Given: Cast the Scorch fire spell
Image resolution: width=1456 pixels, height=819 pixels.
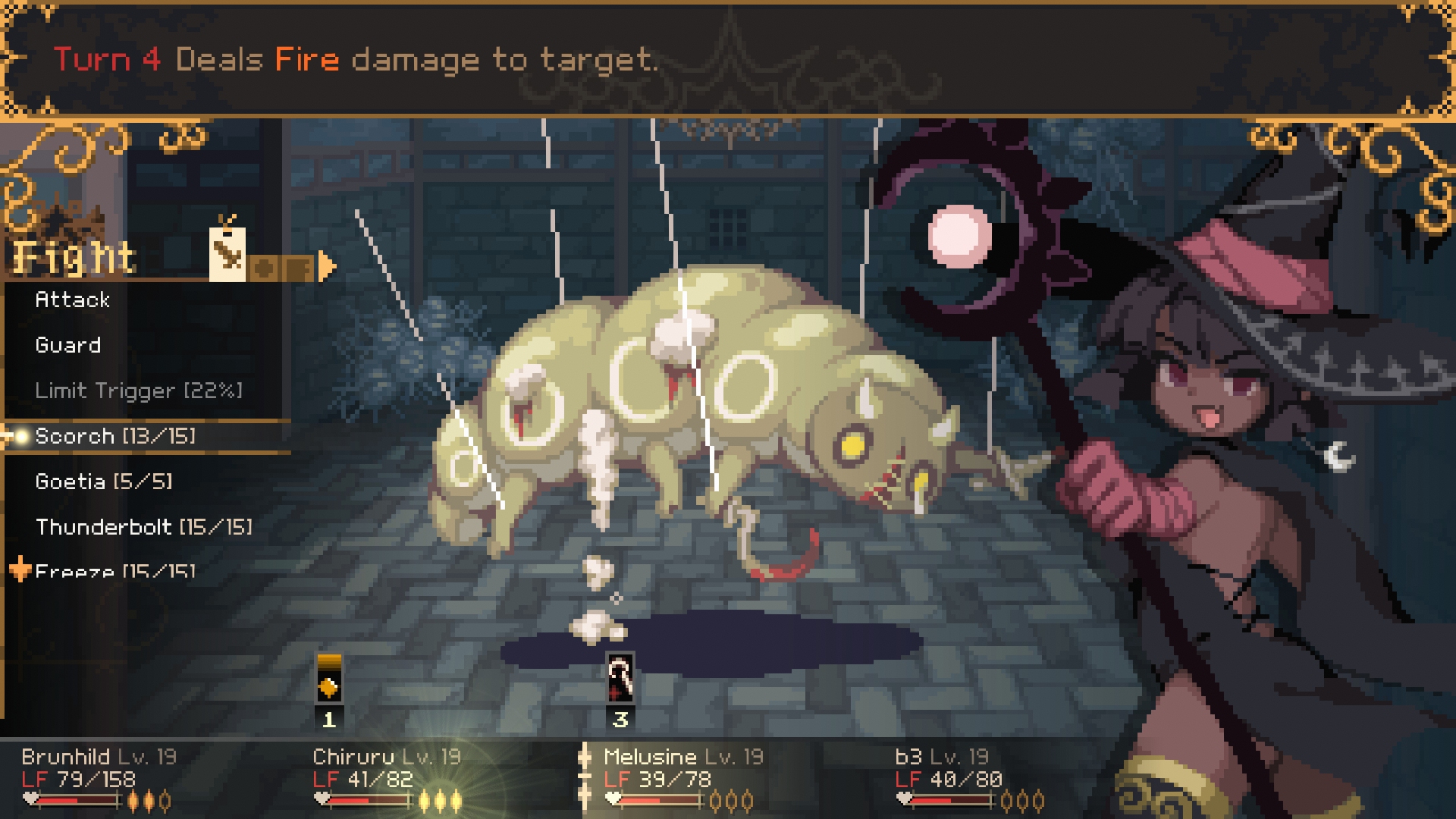Looking at the screenshot, I should pos(115,437).
